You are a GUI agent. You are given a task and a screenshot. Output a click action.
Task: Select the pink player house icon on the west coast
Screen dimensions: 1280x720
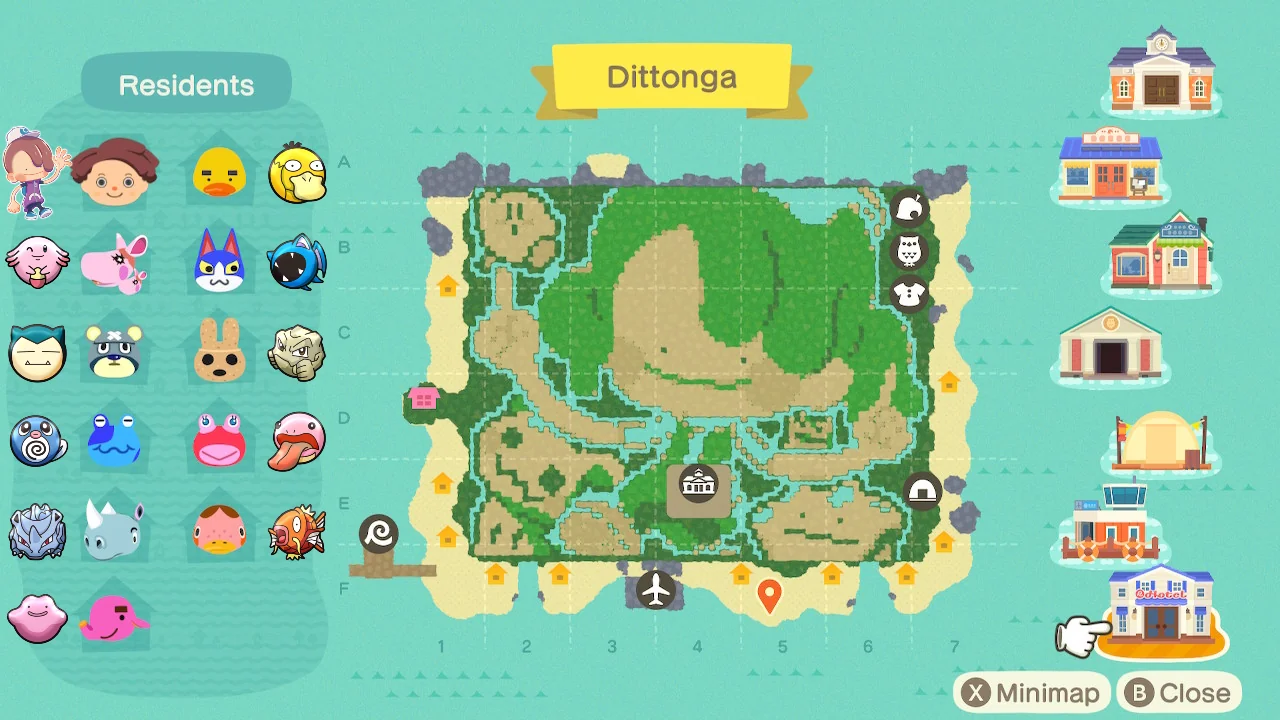point(424,397)
